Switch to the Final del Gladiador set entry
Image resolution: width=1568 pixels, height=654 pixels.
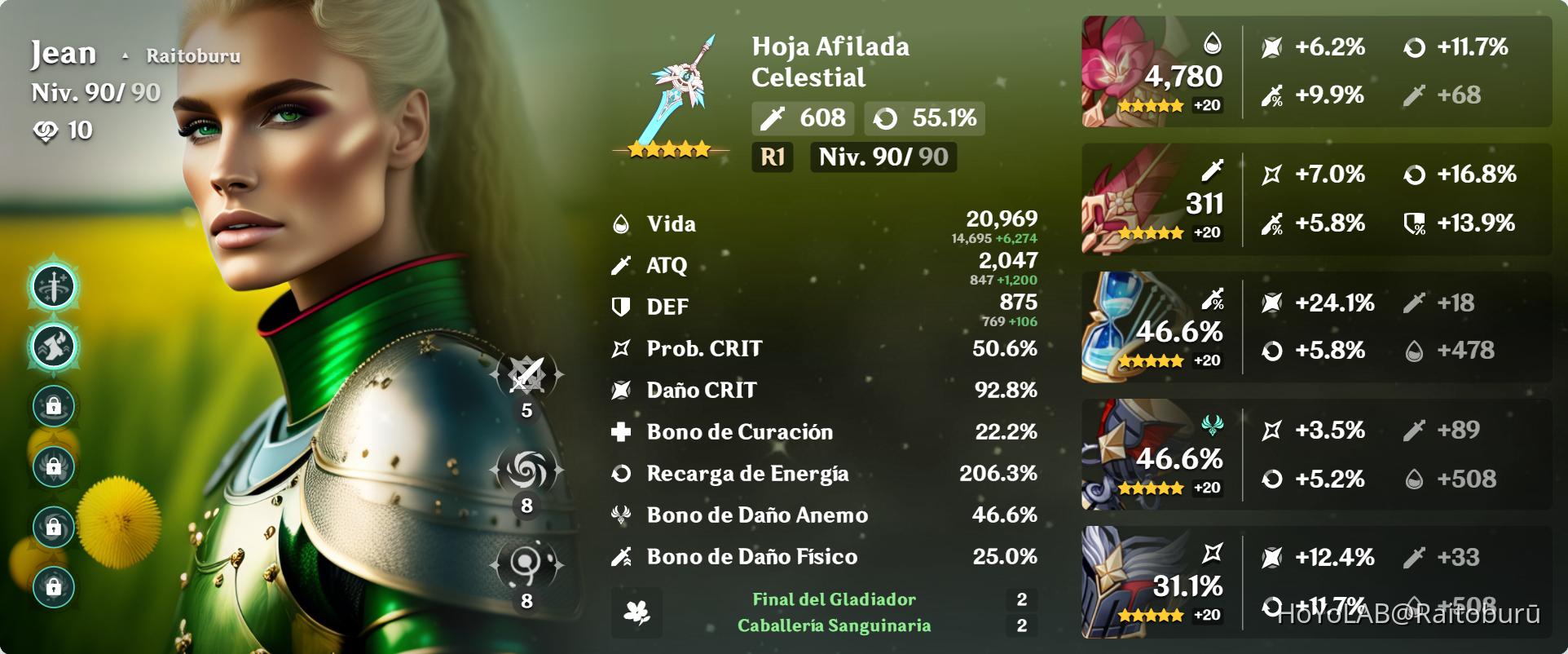click(x=834, y=599)
